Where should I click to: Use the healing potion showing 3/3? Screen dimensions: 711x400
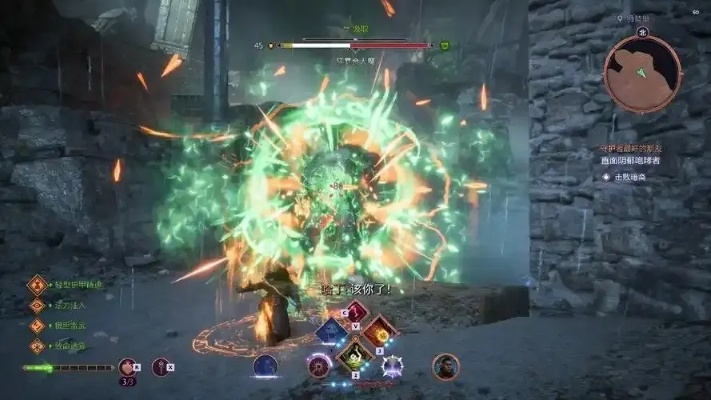(x=128, y=368)
